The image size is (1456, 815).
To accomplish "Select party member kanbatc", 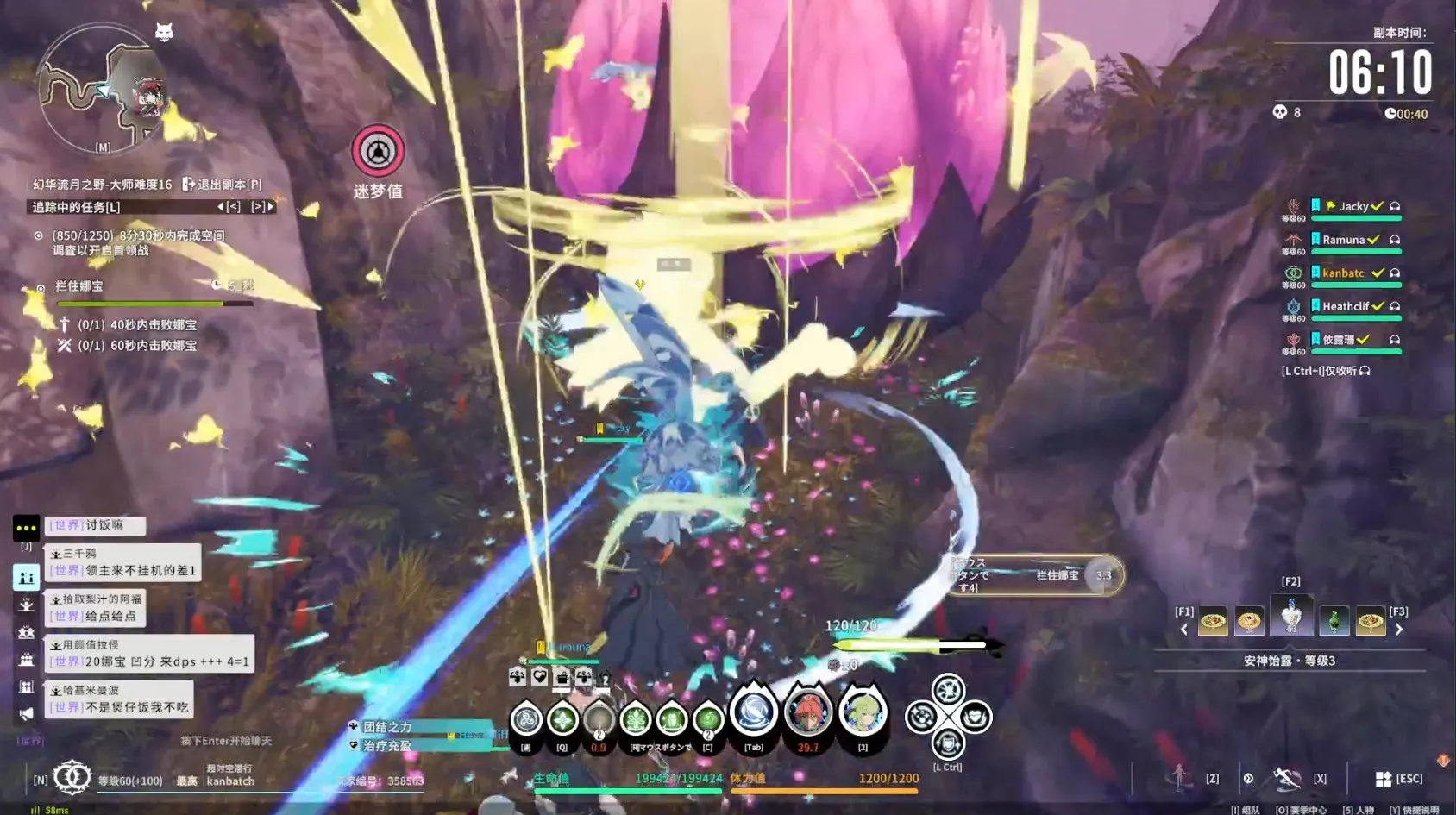I will point(1343,273).
